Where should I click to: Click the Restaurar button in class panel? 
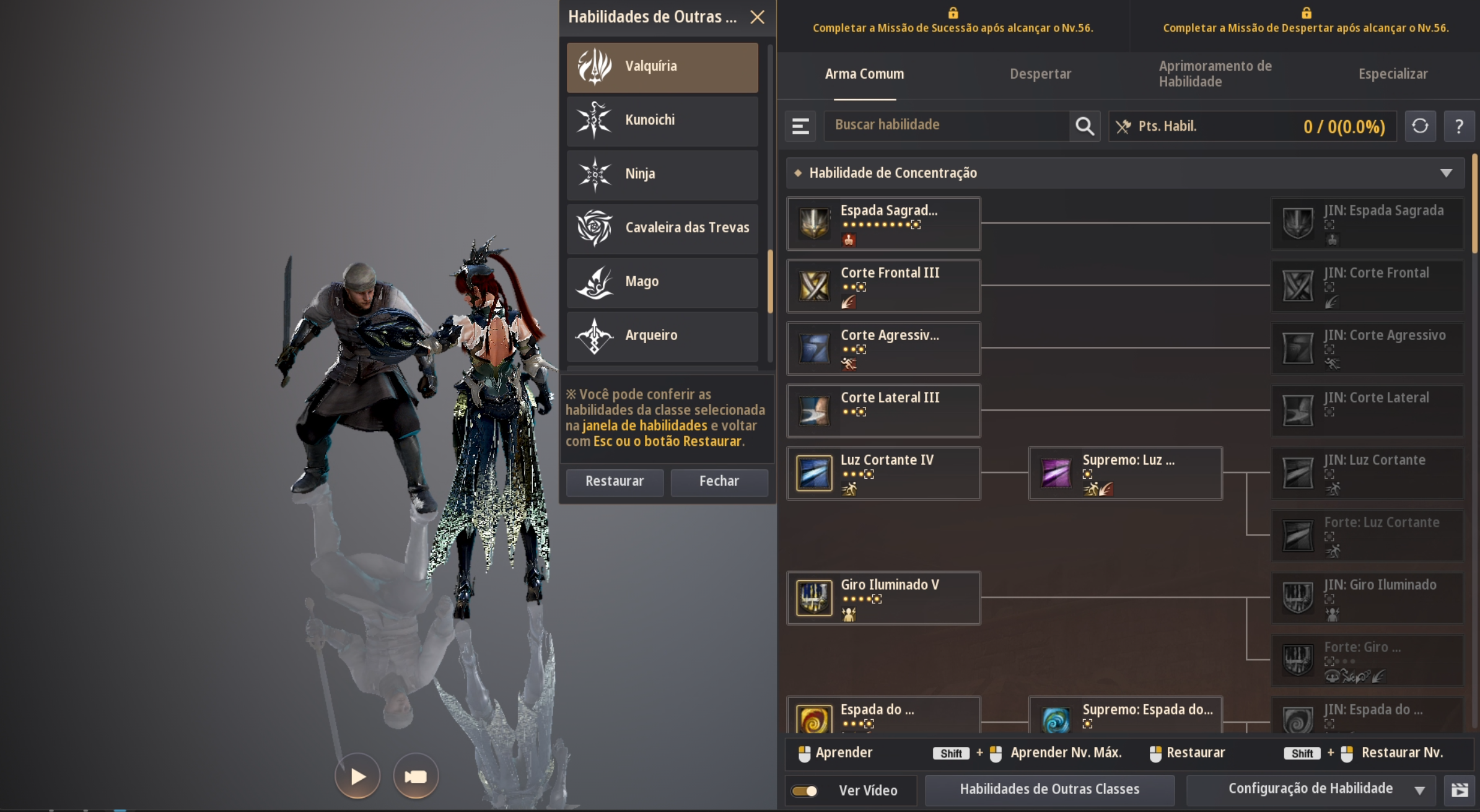pyautogui.click(x=614, y=481)
